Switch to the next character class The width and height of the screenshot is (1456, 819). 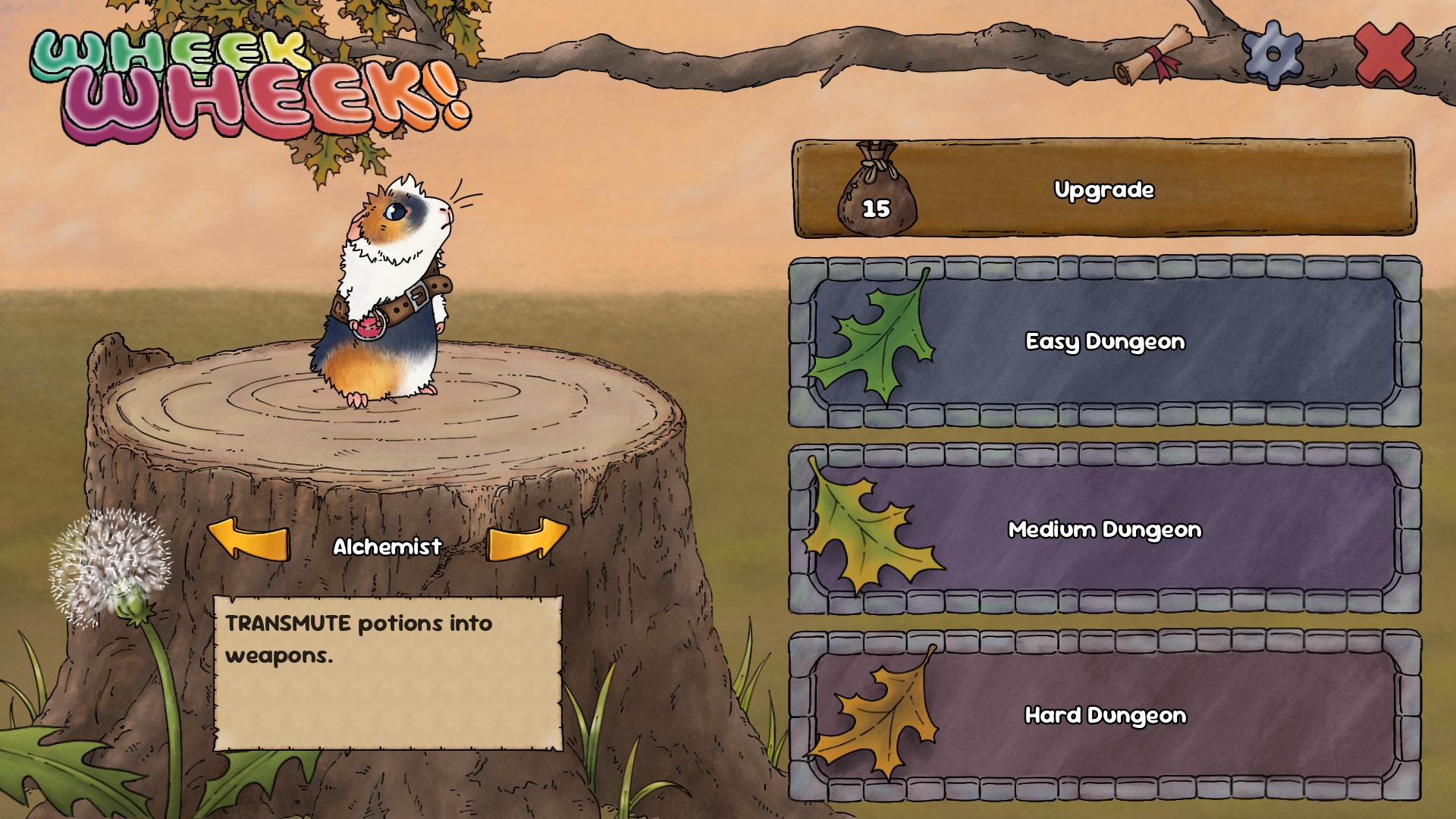click(x=526, y=539)
